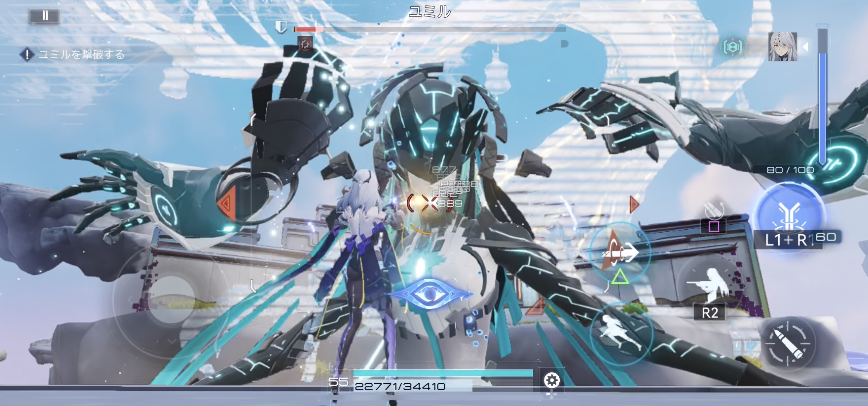Open the gear icon beside the HP bar

coord(551,379)
